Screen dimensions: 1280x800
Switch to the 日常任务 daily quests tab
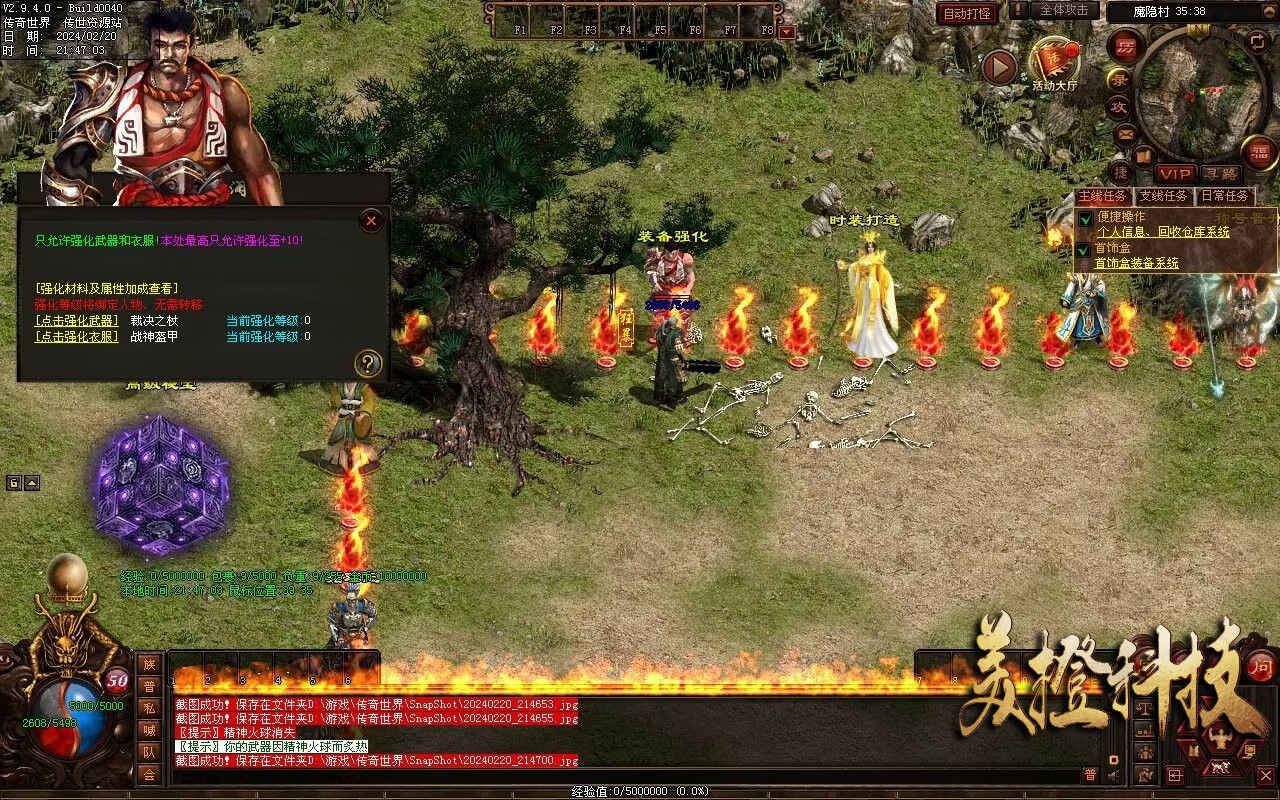(1225, 197)
